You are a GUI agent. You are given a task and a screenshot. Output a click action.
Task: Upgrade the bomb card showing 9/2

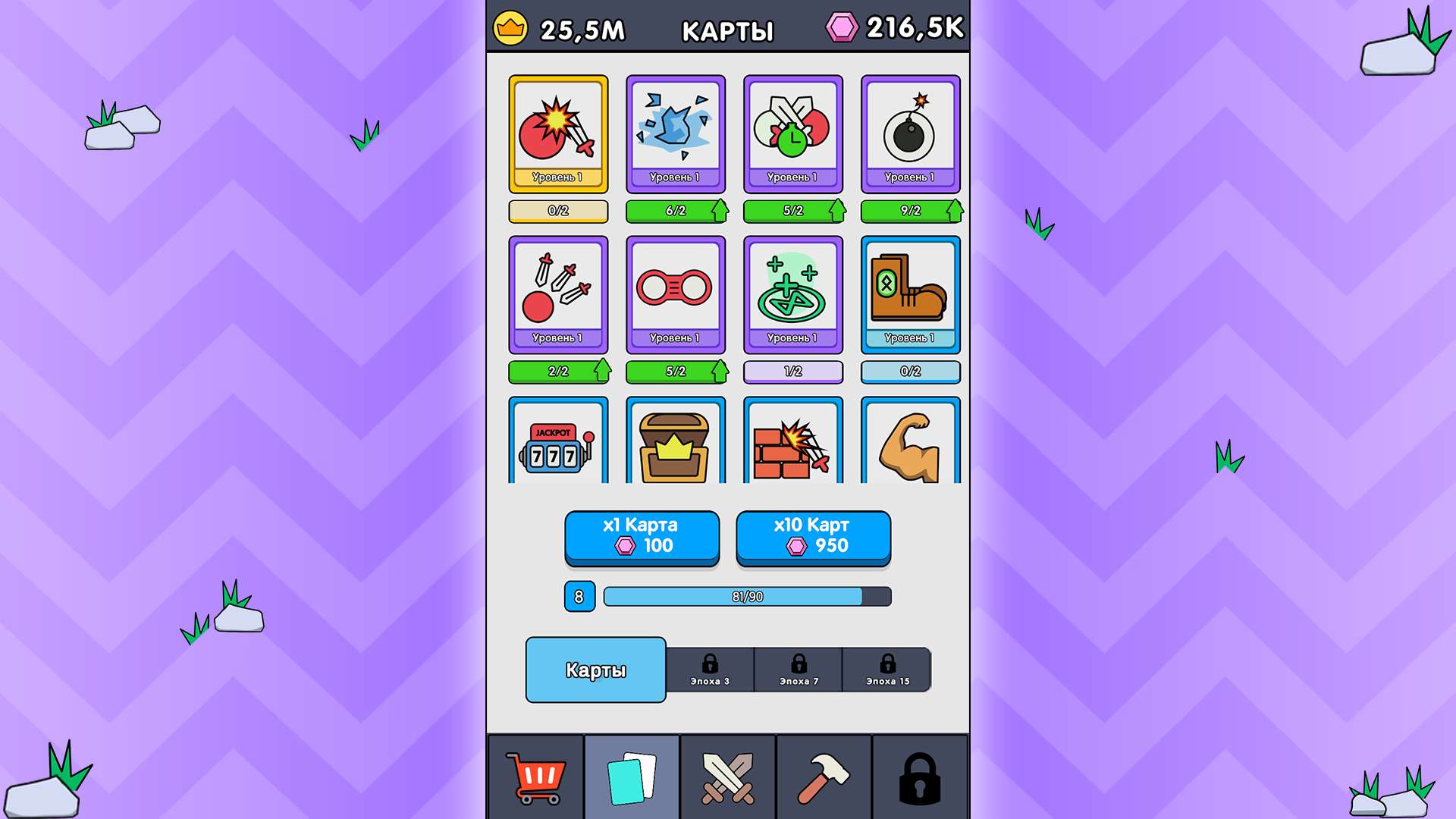click(x=910, y=211)
